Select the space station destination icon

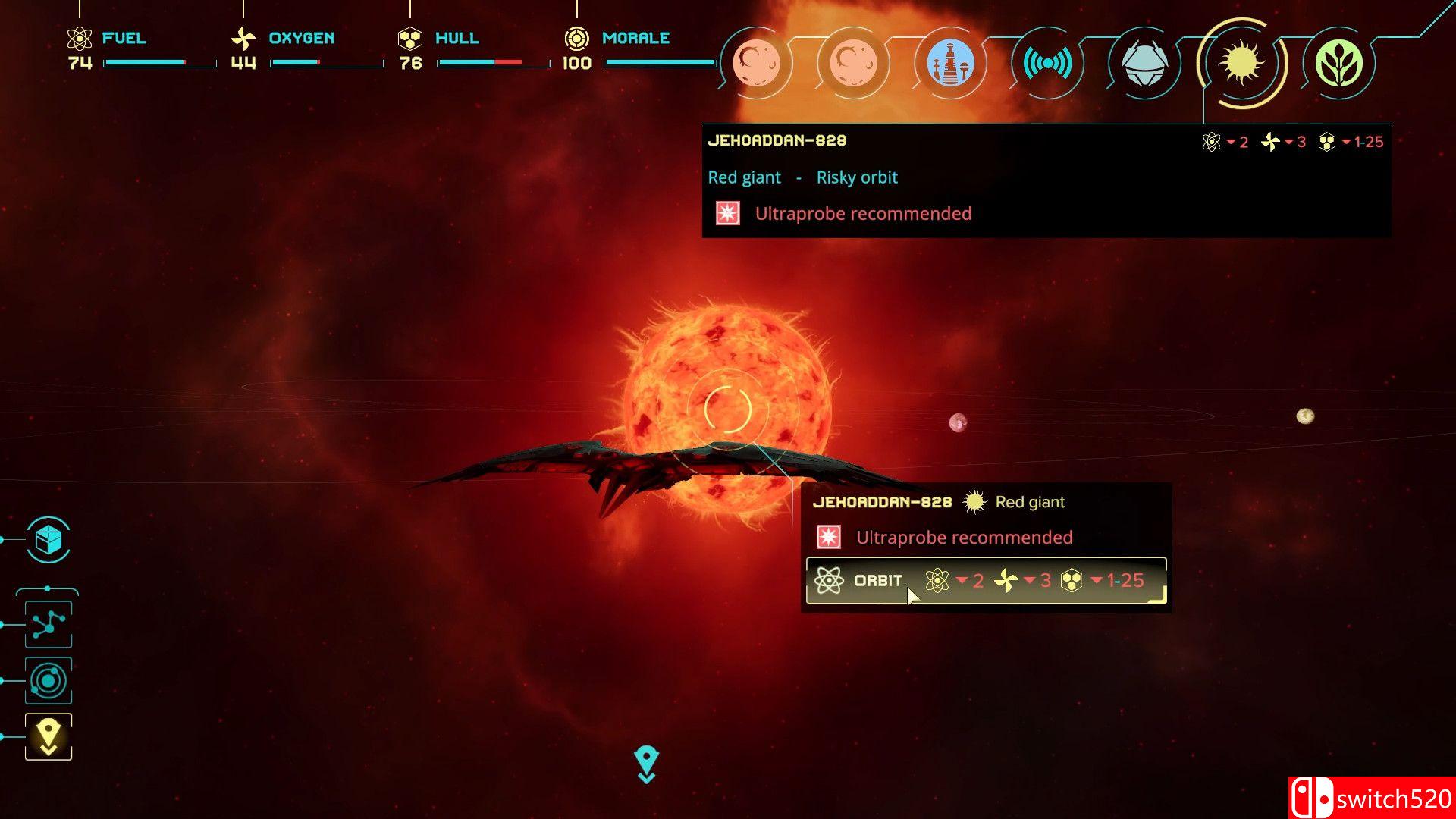(950, 64)
